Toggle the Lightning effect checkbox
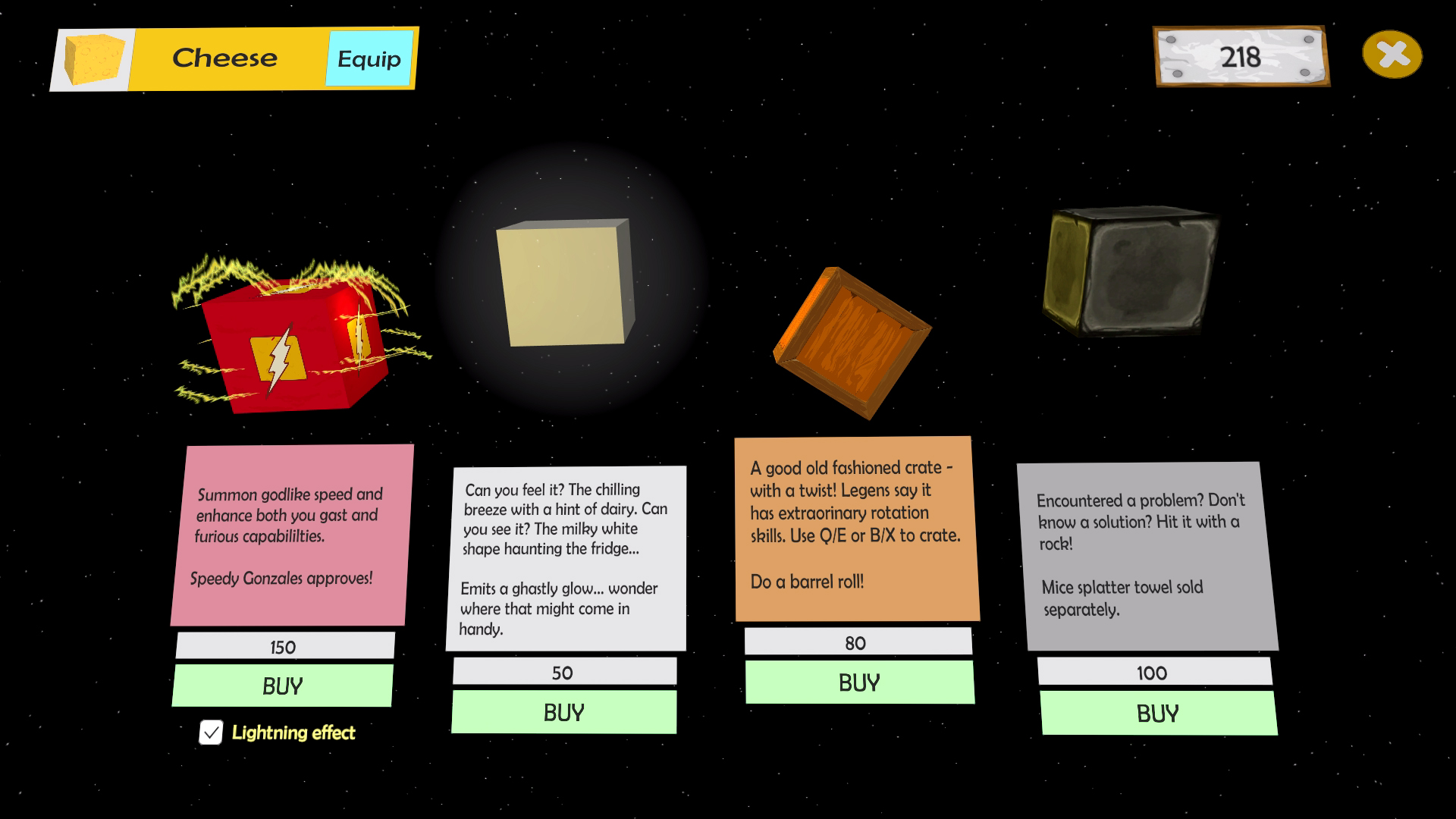Viewport: 1456px width, 819px height. point(211,732)
